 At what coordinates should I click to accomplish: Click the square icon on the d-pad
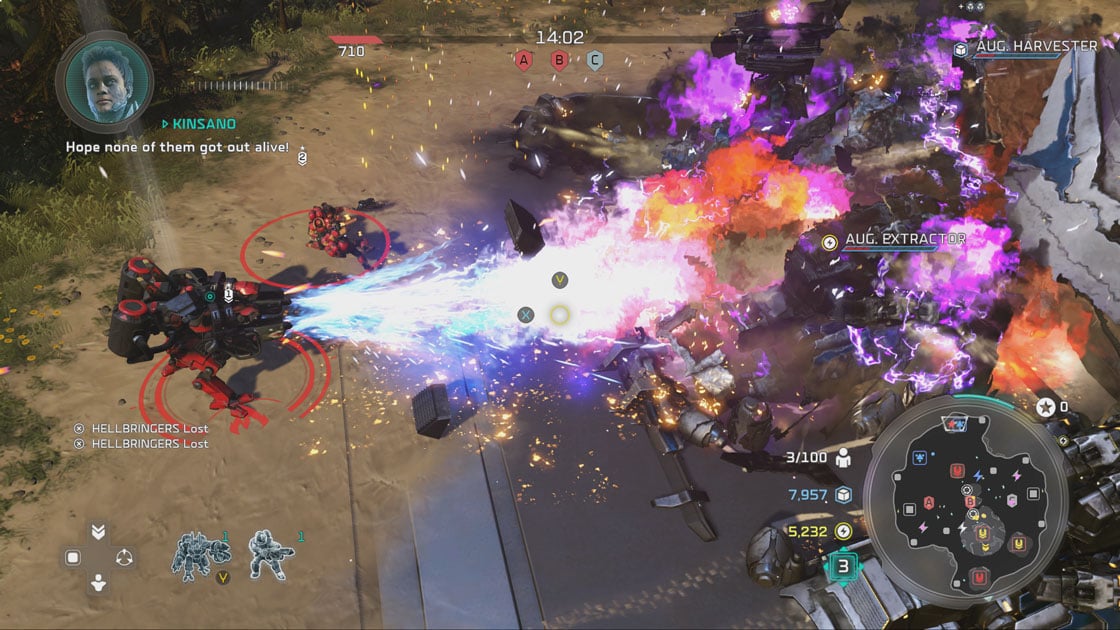(72, 558)
